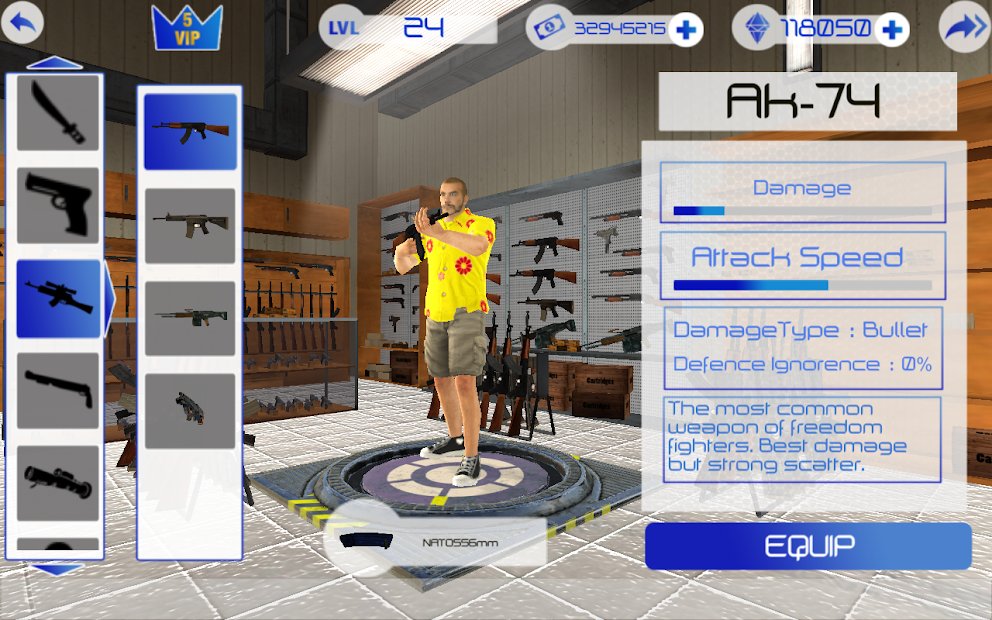
Task: Open the VIP crown badge
Action: (187, 27)
